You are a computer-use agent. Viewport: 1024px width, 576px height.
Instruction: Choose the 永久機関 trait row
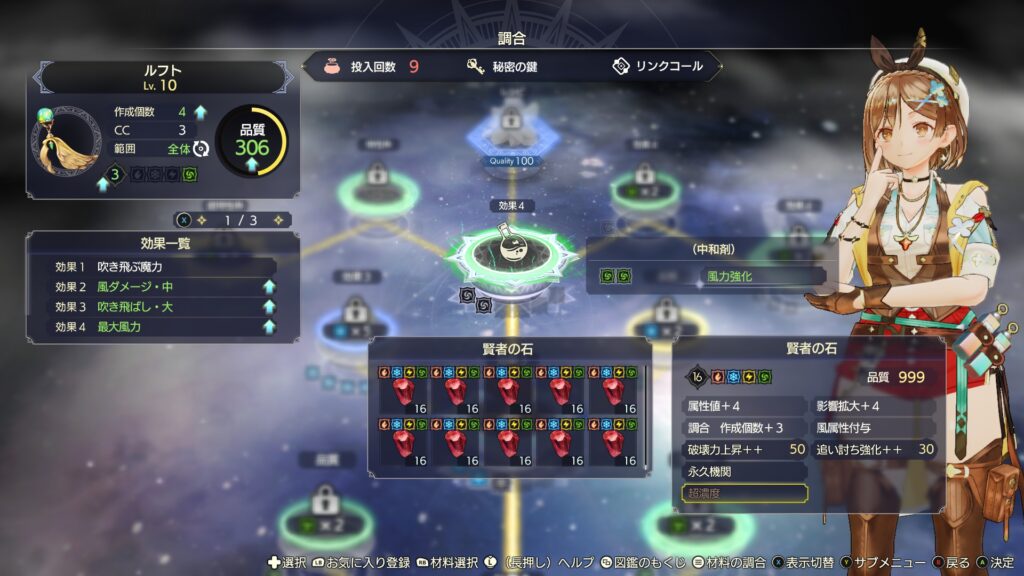pyautogui.click(x=745, y=471)
